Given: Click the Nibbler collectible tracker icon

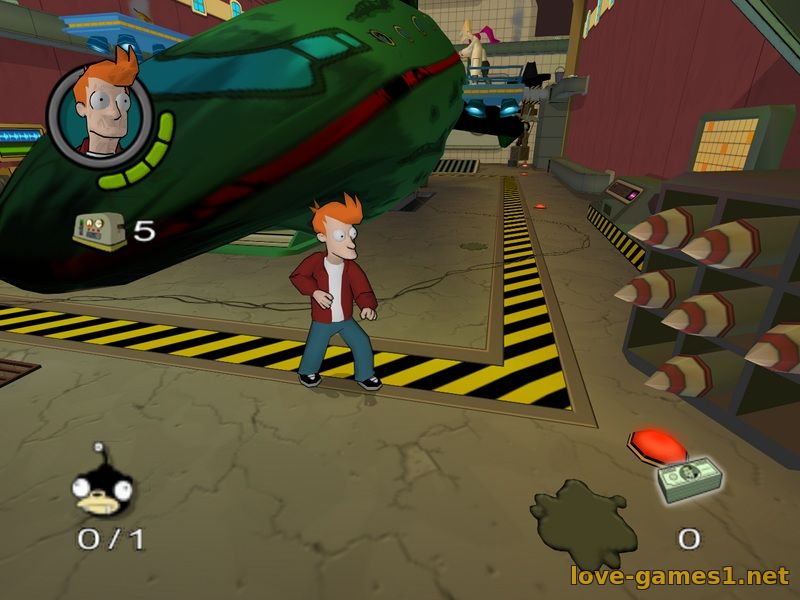Looking at the screenshot, I should (103, 490).
